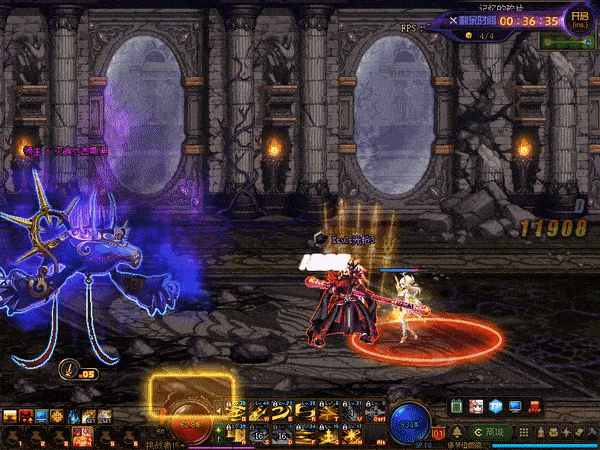This screenshot has height=450, width=600.
Task: Open the blue hexagon TP icon
Action: click(497, 407)
